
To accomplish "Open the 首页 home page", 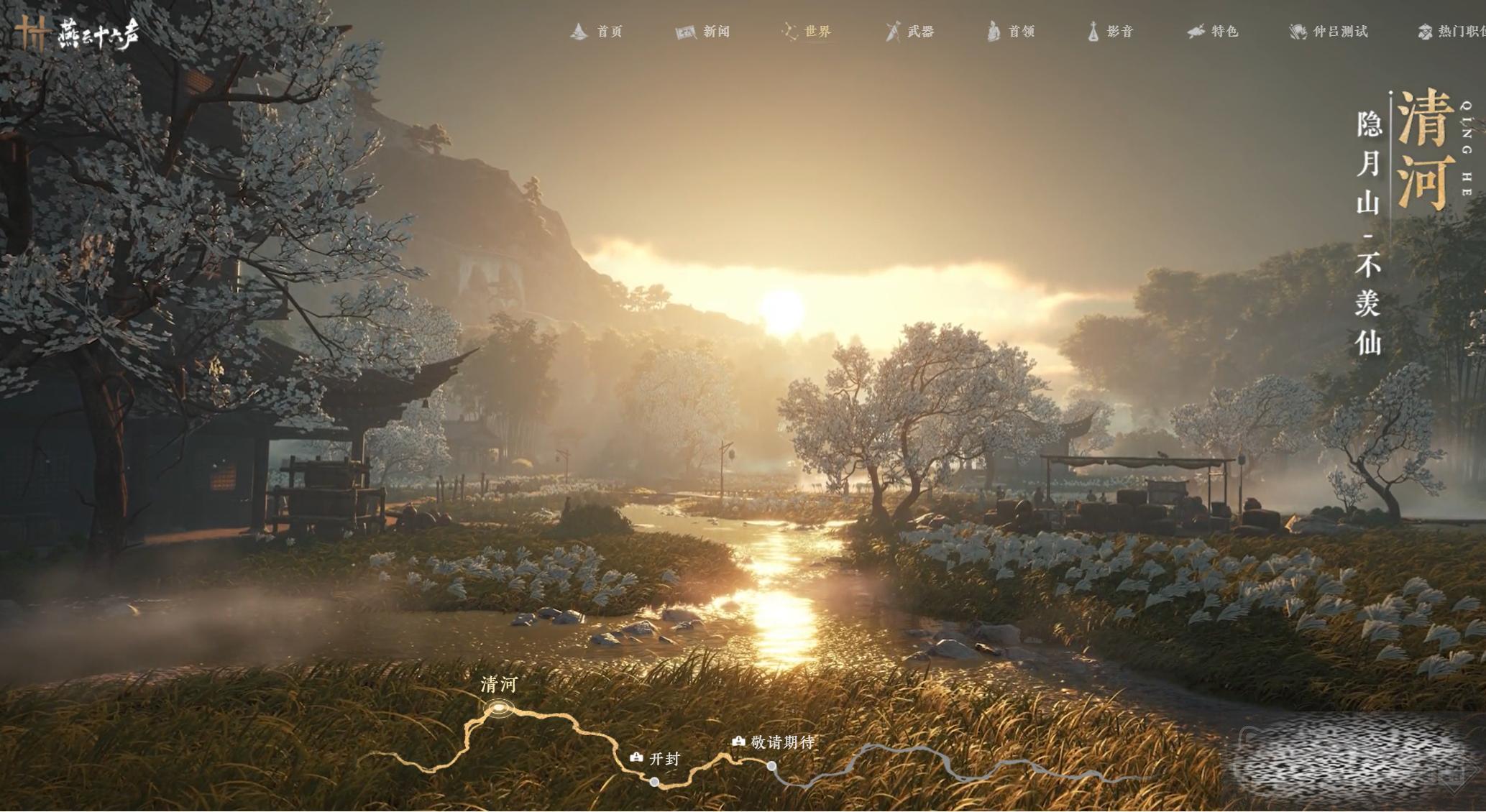I will pyautogui.click(x=597, y=32).
